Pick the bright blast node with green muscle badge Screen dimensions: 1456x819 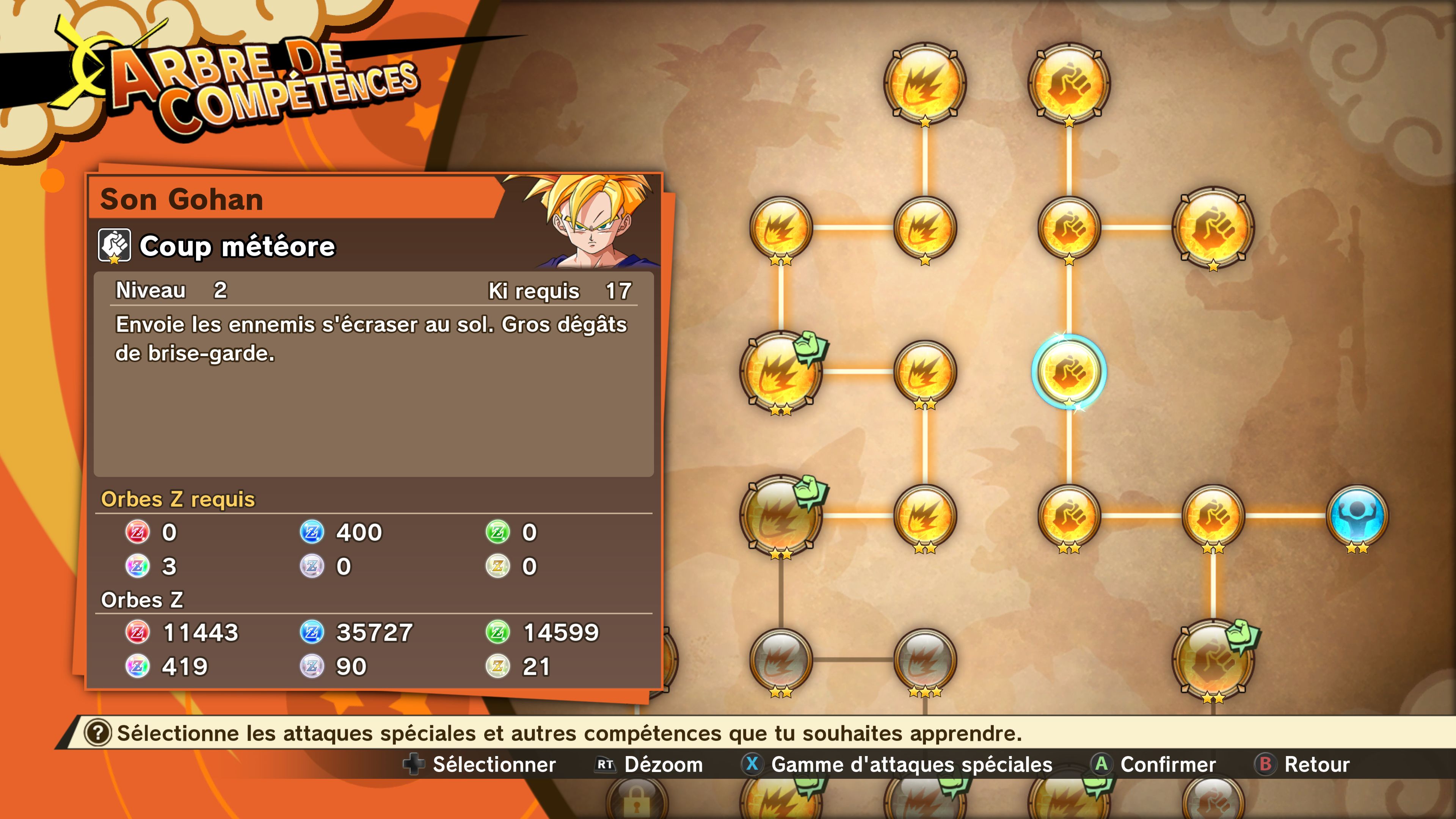click(x=781, y=371)
